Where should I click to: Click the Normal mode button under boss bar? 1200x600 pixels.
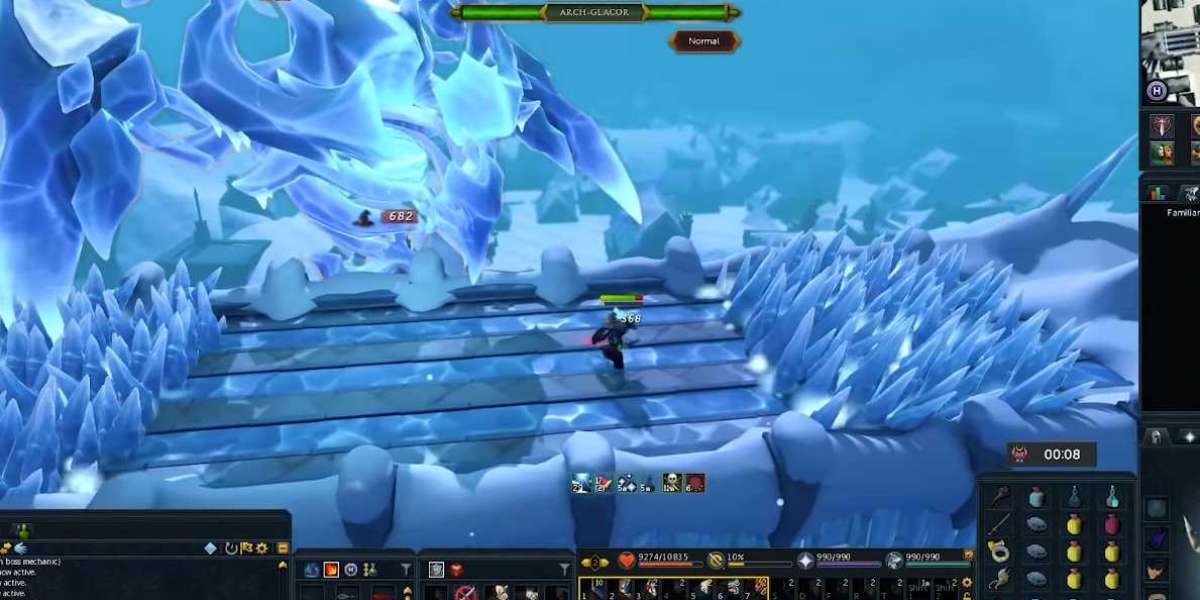pyautogui.click(x=705, y=41)
